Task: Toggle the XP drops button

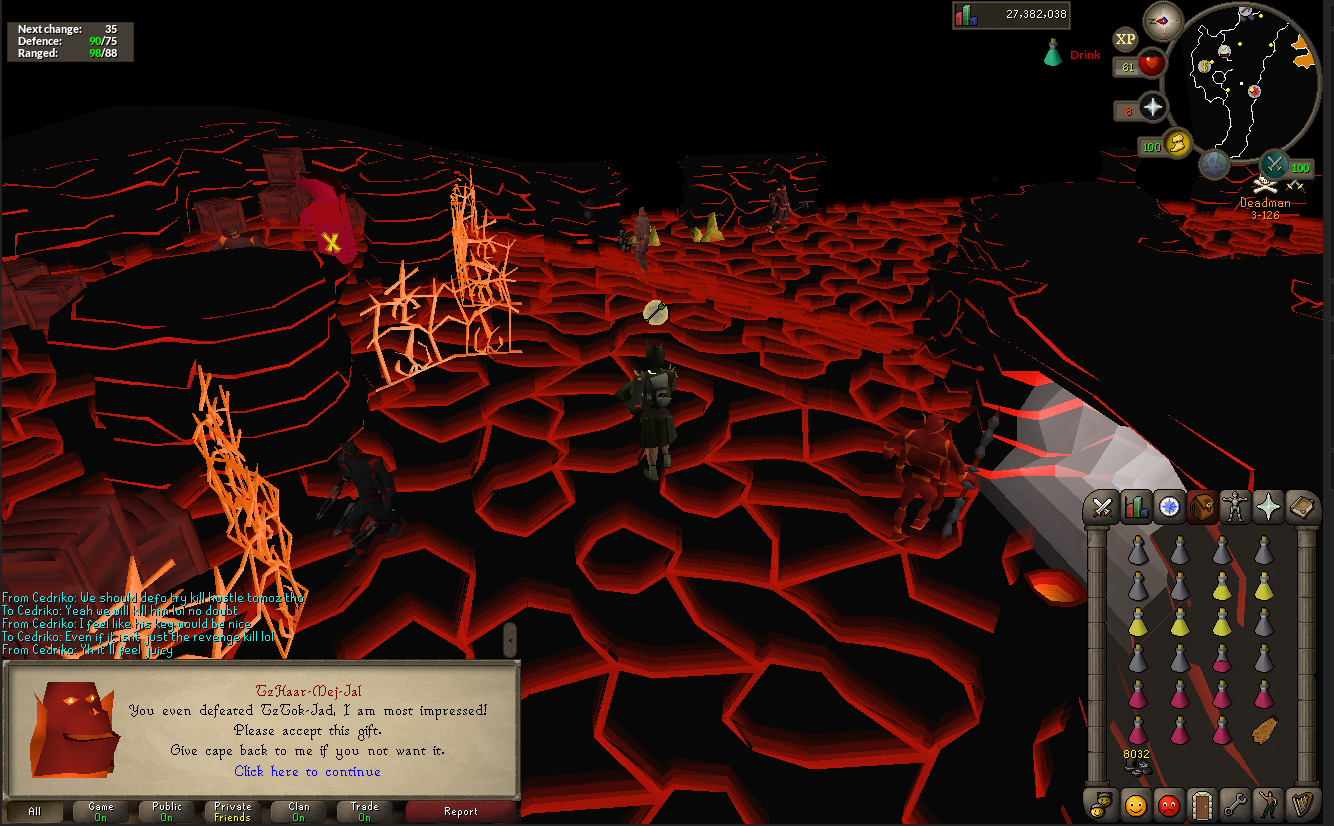Action: 1126,39
